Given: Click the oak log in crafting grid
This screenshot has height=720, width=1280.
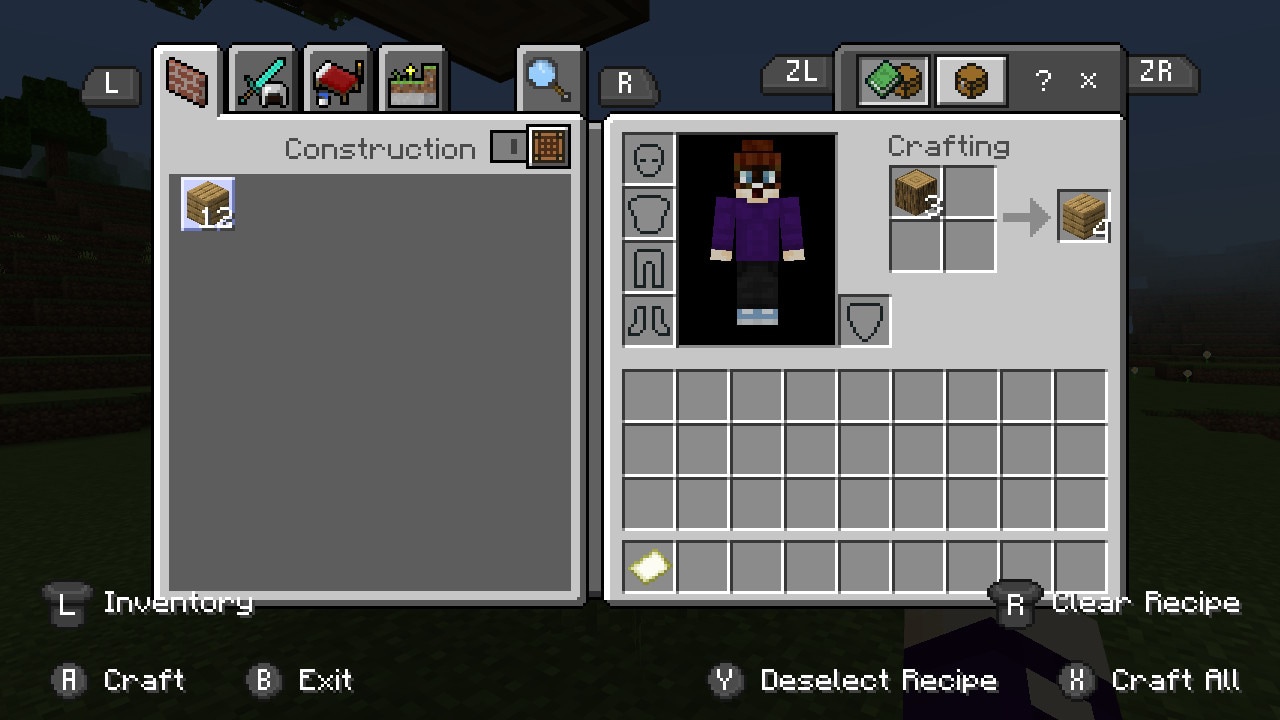Looking at the screenshot, I should point(916,193).
